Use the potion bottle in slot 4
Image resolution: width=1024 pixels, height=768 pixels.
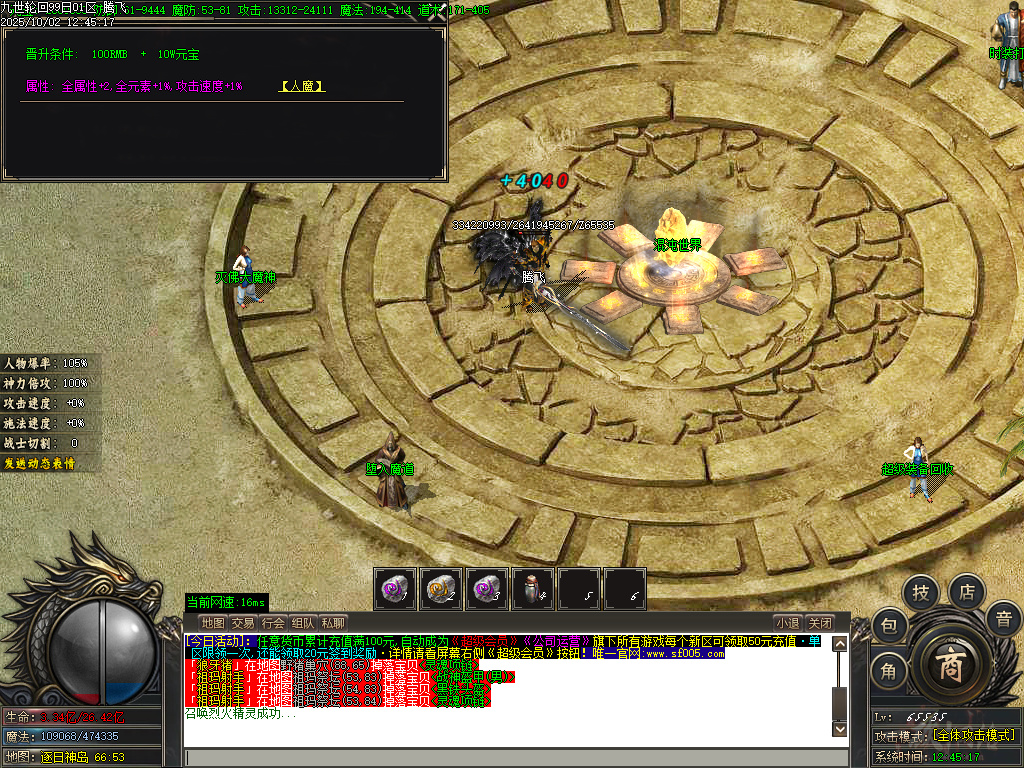[533, 589]
